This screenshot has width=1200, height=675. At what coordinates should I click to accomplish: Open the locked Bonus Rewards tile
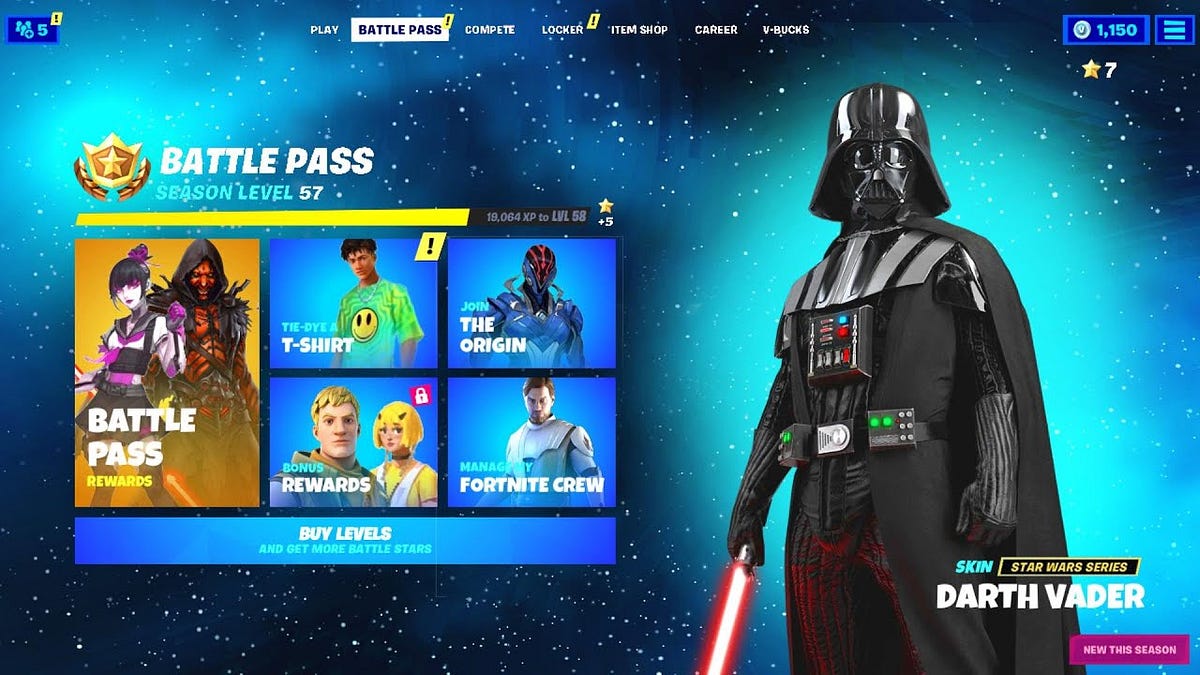(x=353, y=441)
